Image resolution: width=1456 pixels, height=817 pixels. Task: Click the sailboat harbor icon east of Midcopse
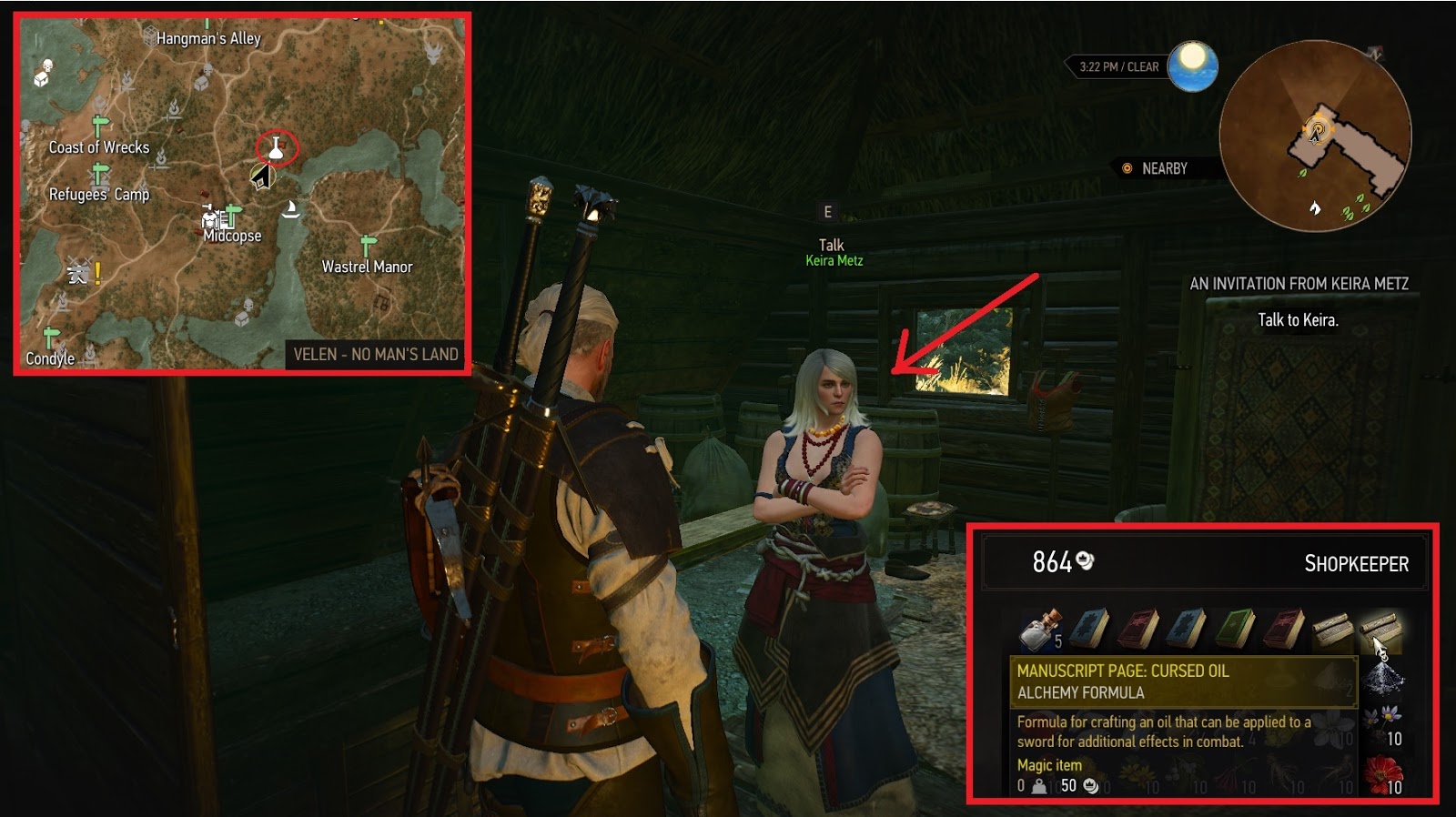click(291, 208)
